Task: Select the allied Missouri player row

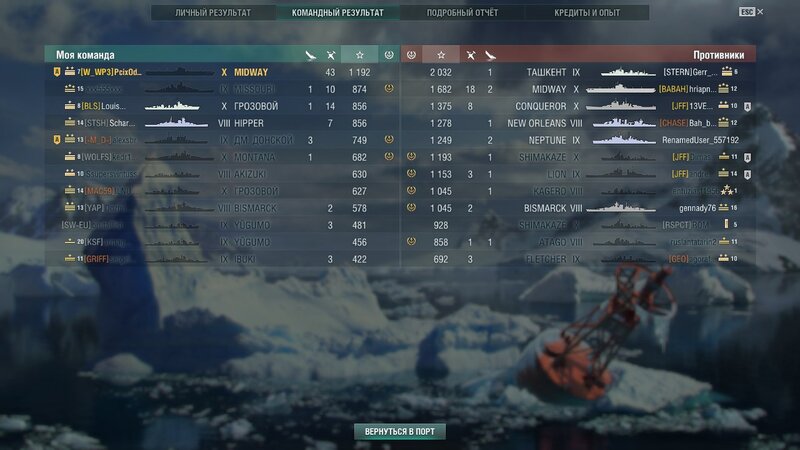Action: point(220,89)
